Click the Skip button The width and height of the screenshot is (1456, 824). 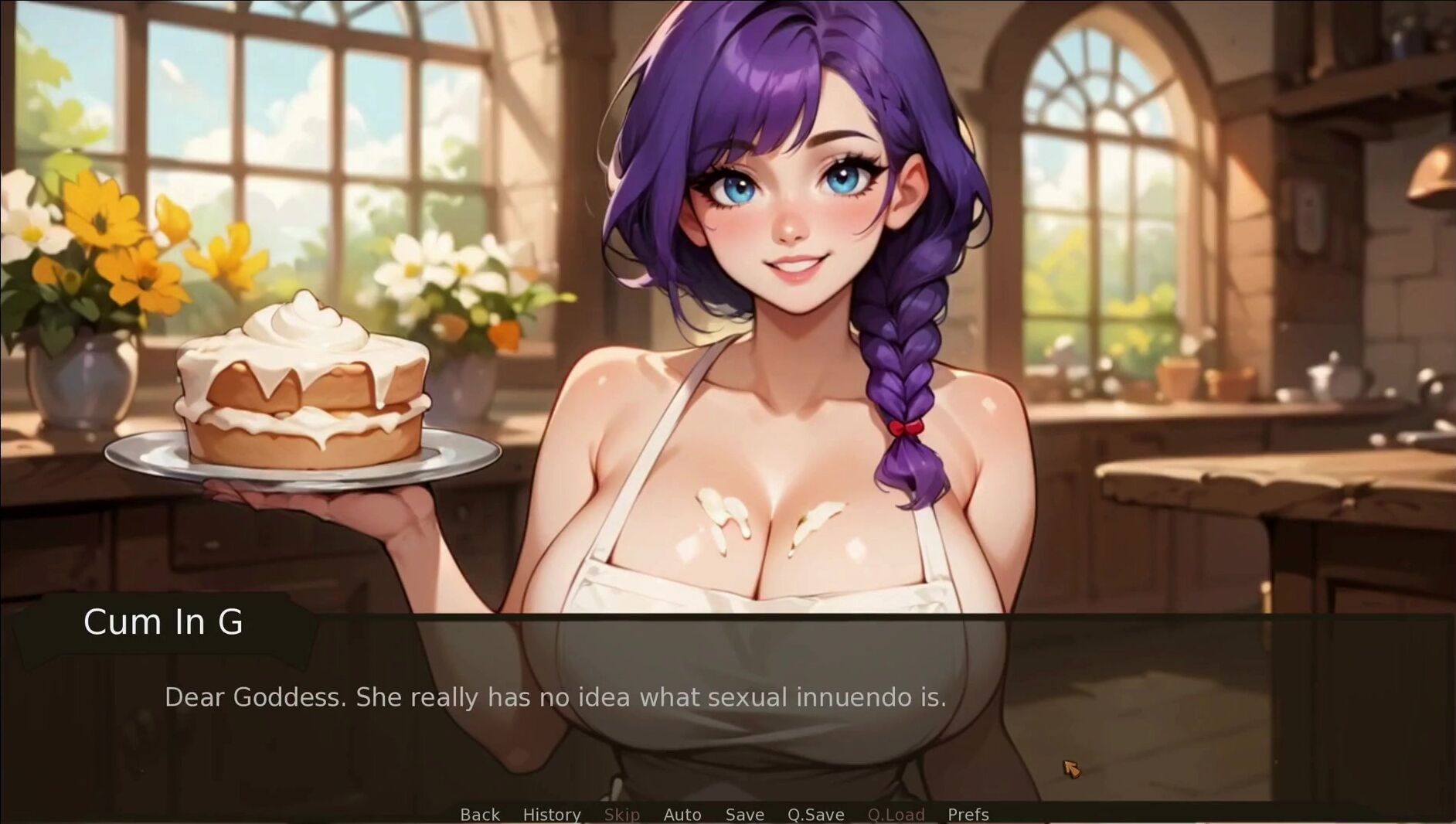(x=621, y=815)
